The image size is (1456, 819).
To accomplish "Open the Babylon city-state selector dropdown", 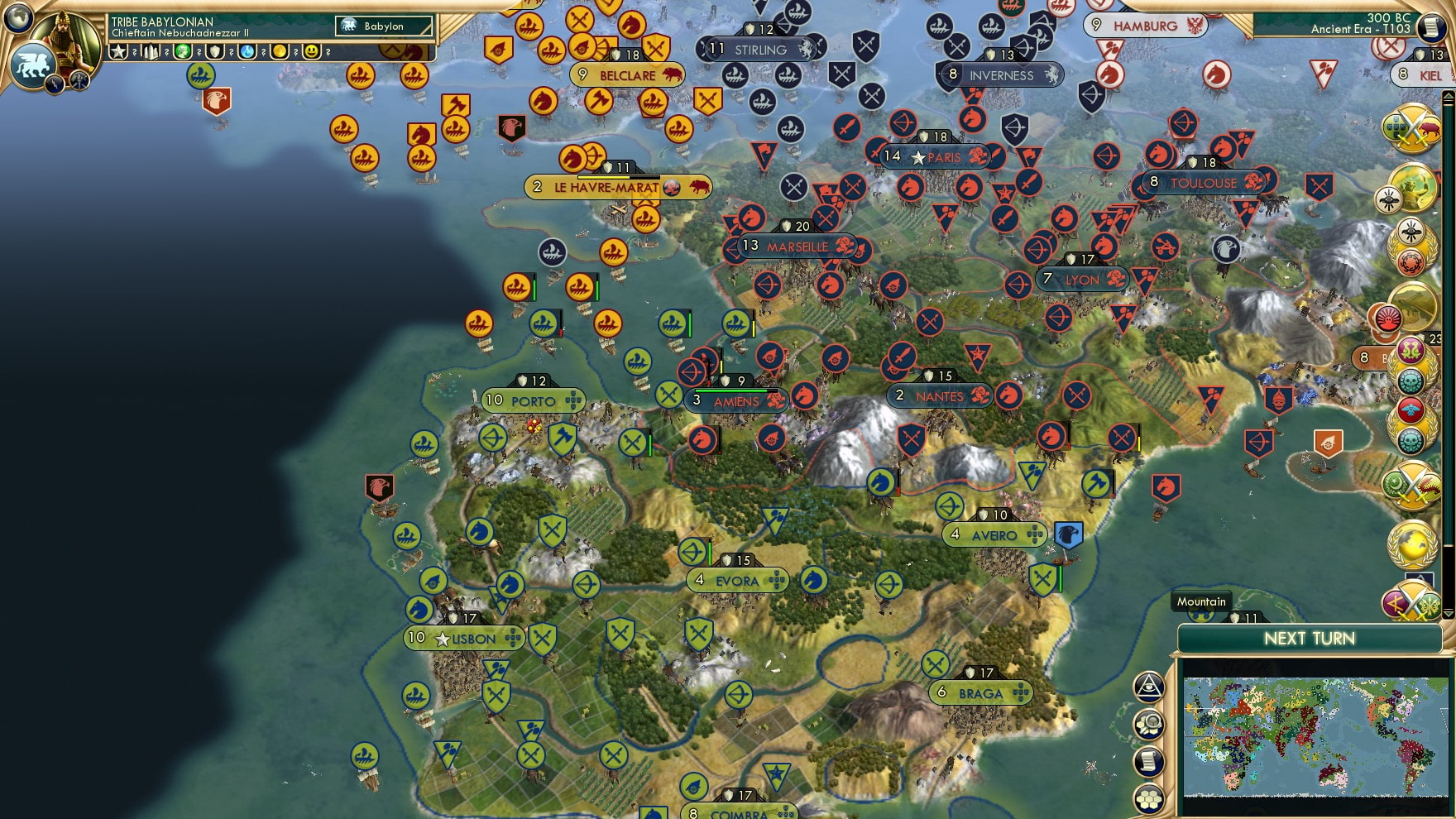I will point(385,26).
